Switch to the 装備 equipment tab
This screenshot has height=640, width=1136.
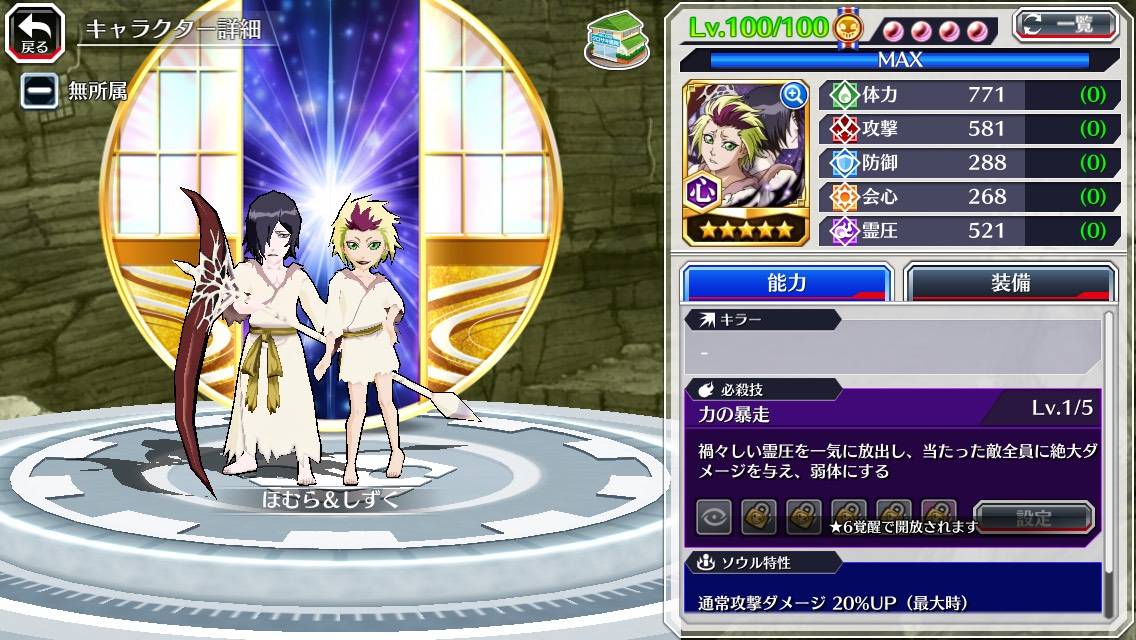pyautogui.click(x=1009, y=283)
